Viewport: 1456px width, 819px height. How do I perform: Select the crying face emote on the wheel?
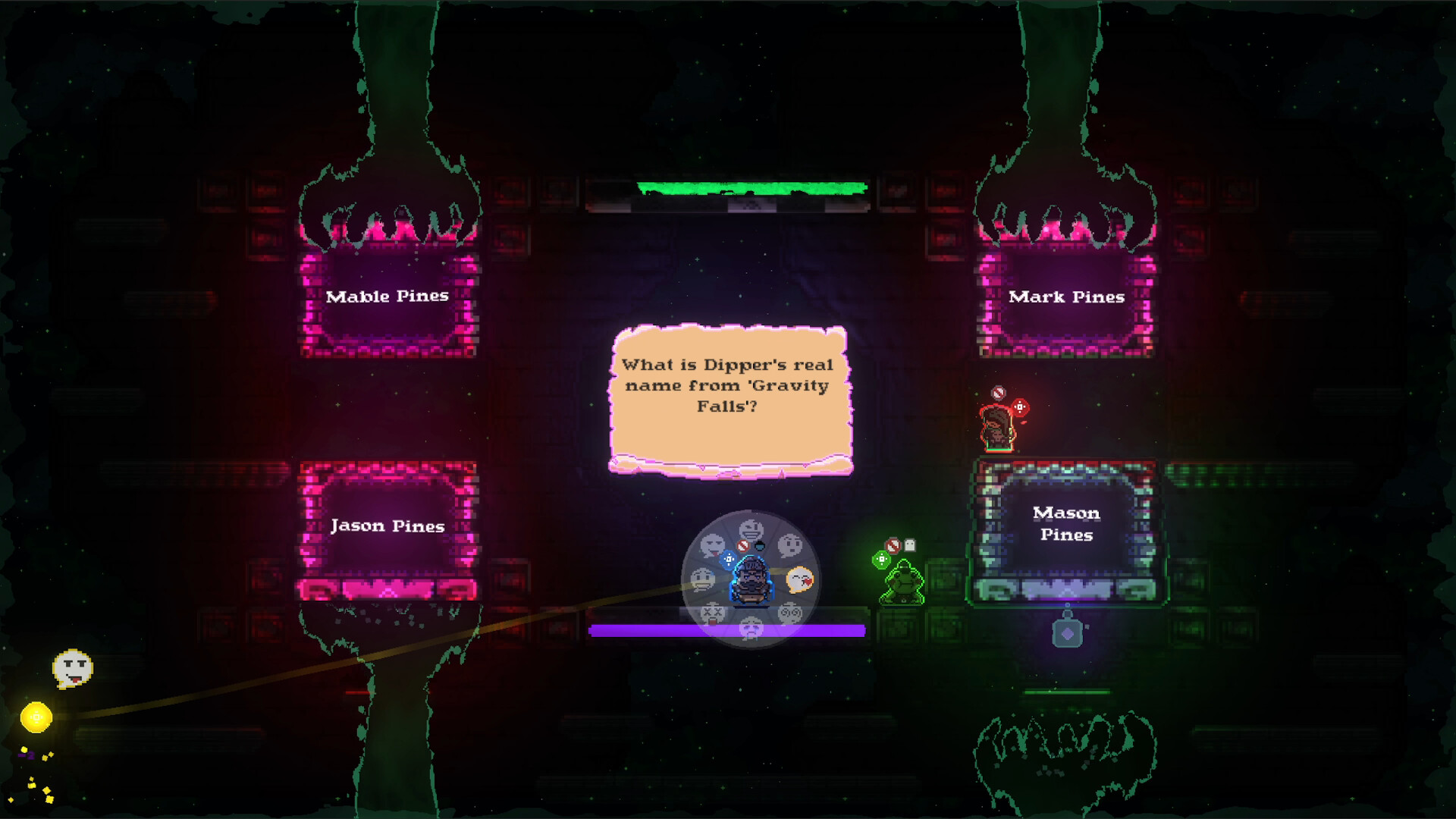753,629
